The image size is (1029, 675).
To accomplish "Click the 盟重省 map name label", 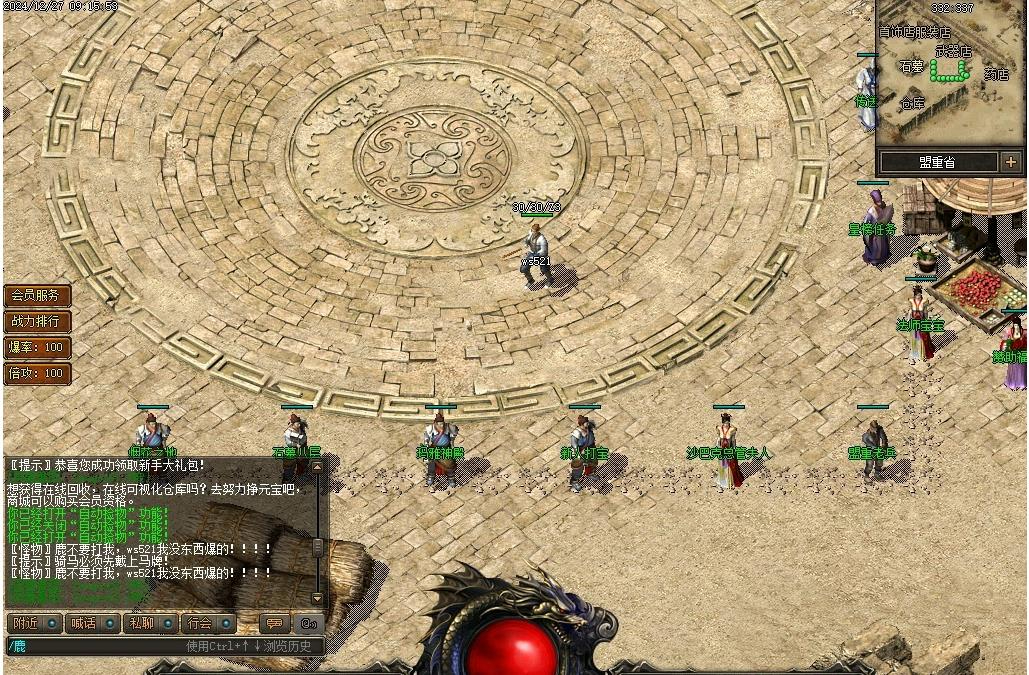I will tap(937, 161).
